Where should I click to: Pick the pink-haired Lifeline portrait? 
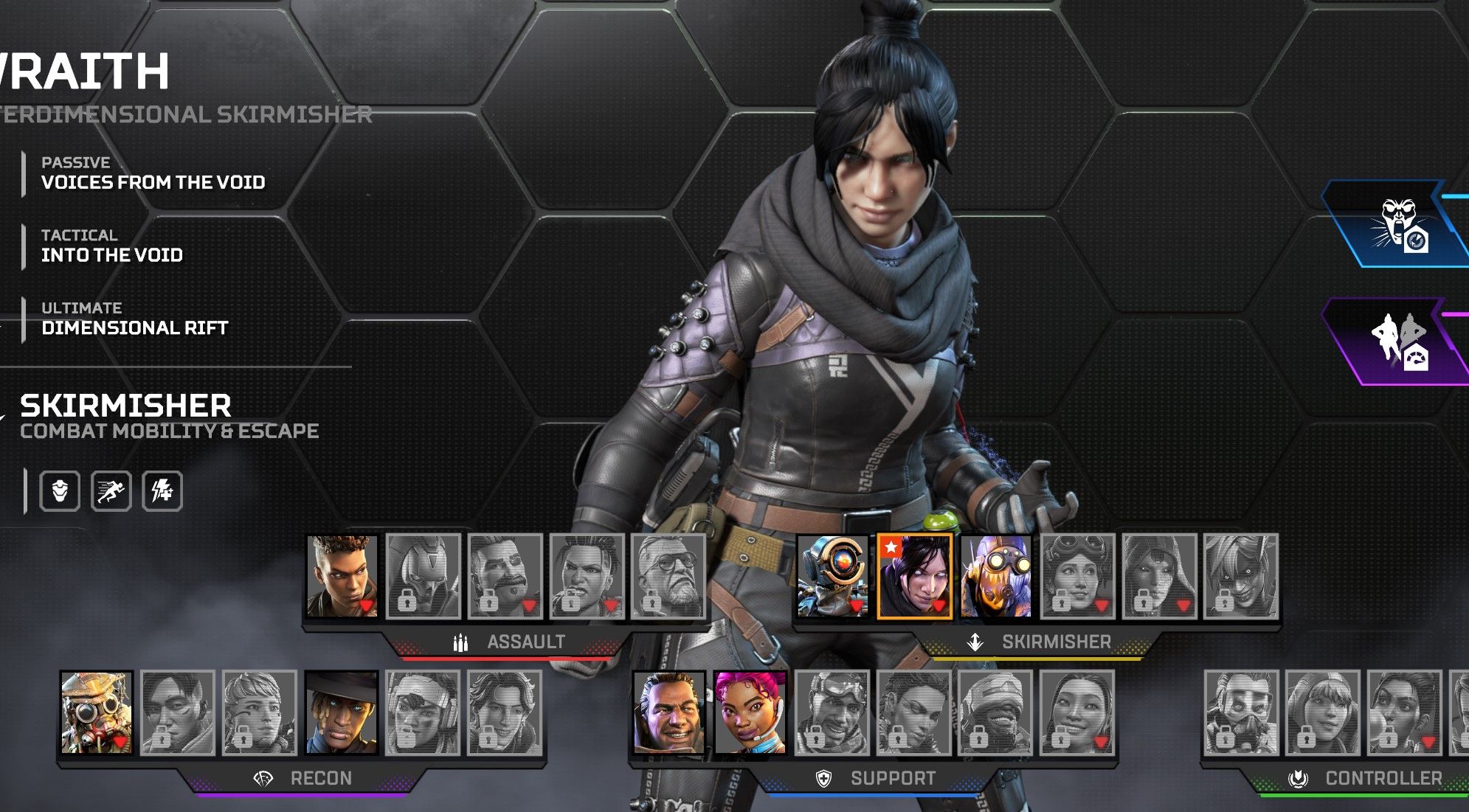pos(750,712)
